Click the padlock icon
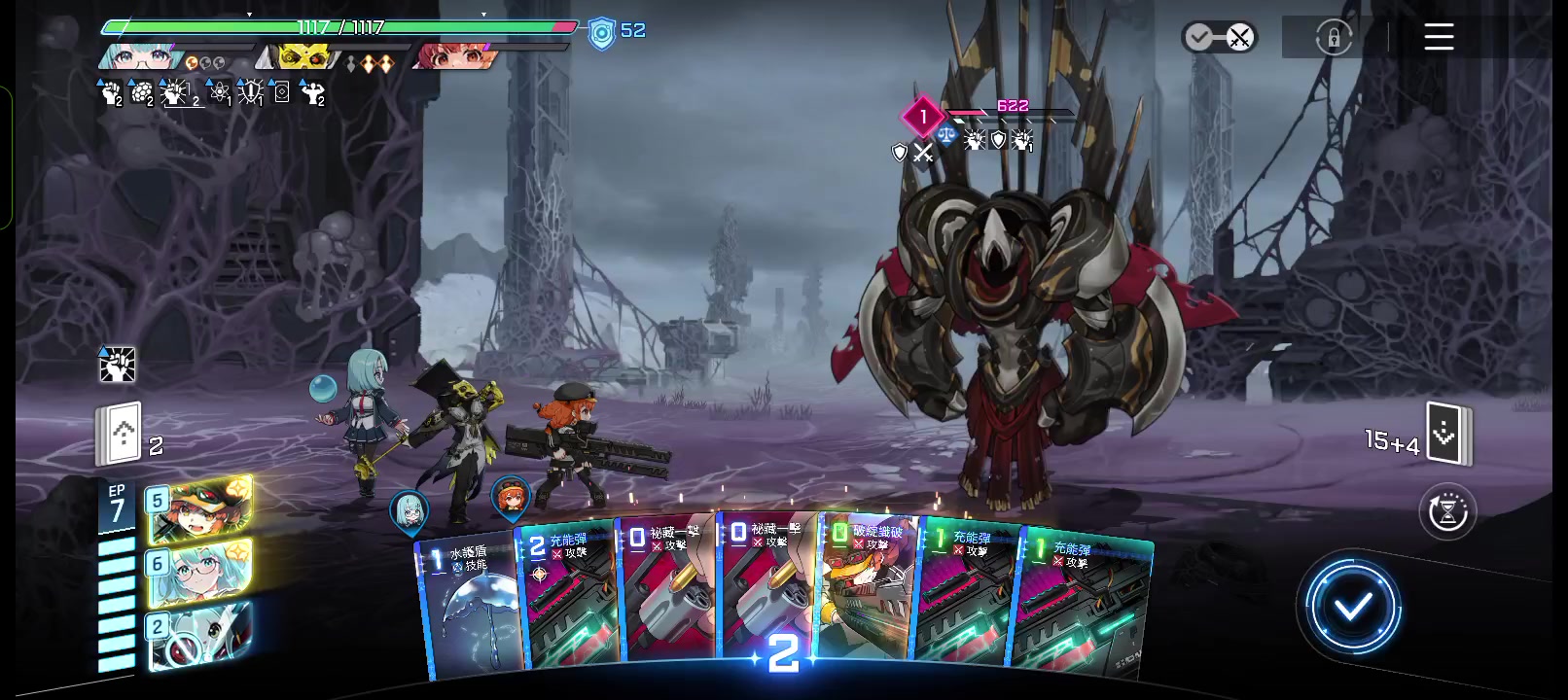Screen dimensions: 1568x700 tap(1334, 38)
